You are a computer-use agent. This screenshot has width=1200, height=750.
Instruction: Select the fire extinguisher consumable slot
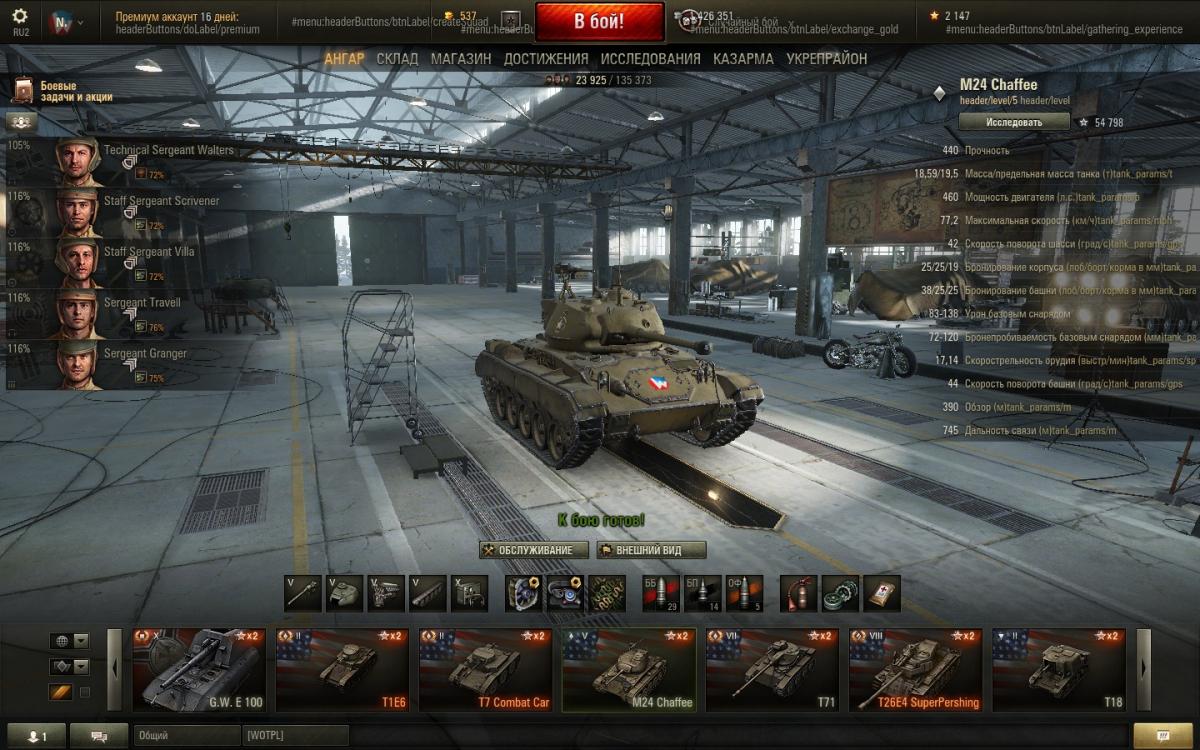point(798,593)
